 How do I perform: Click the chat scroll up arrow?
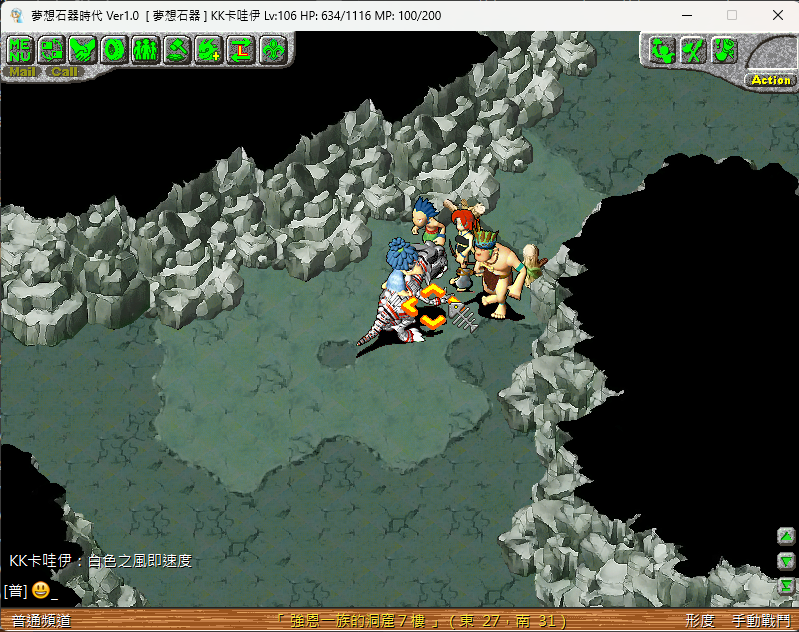pyautogui.click(x=786, y=536)
